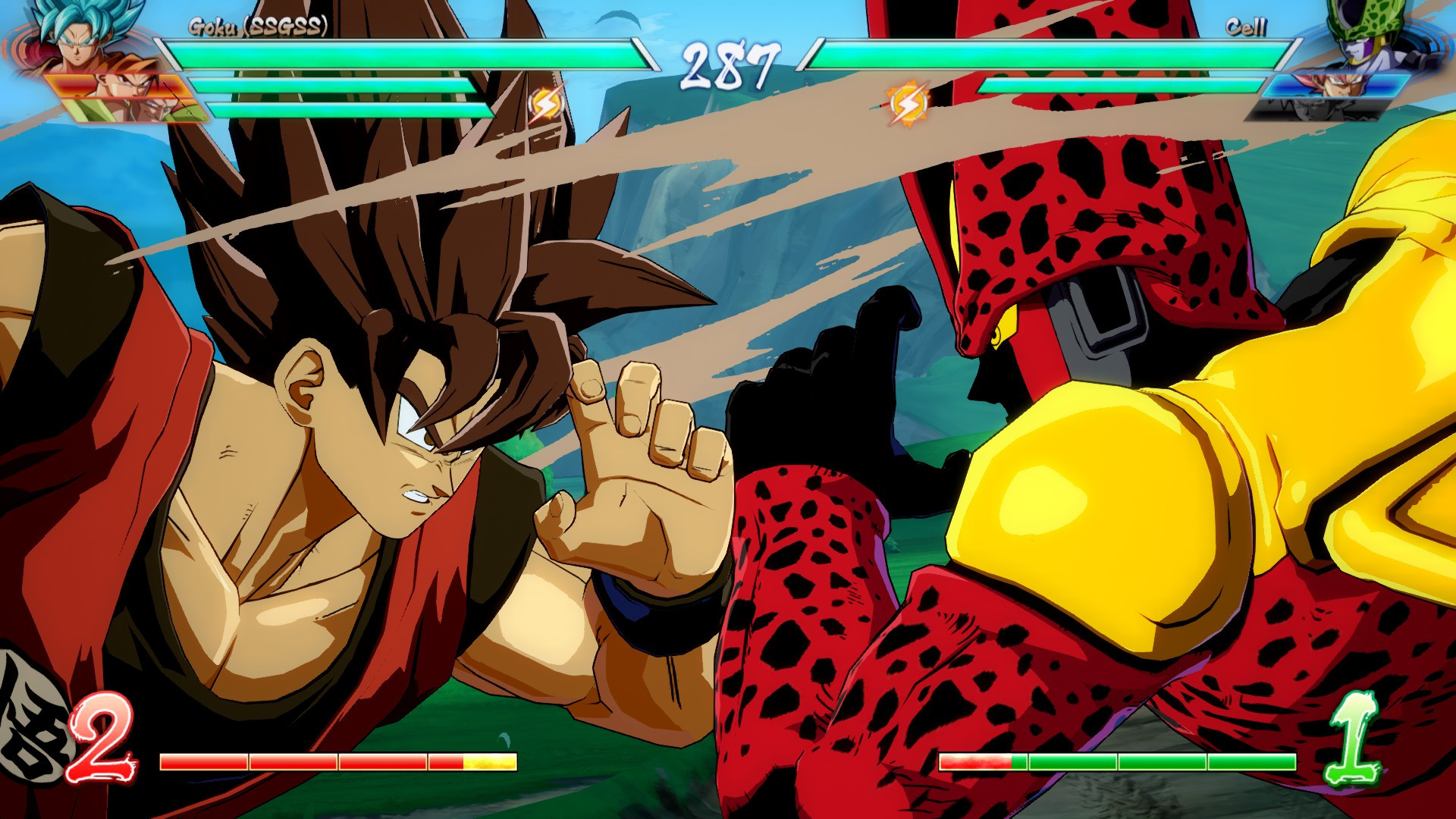The image size is (1456, 819).
Task: Click the Goku (SSGSS) name label
Action: (x=258, y=25)
